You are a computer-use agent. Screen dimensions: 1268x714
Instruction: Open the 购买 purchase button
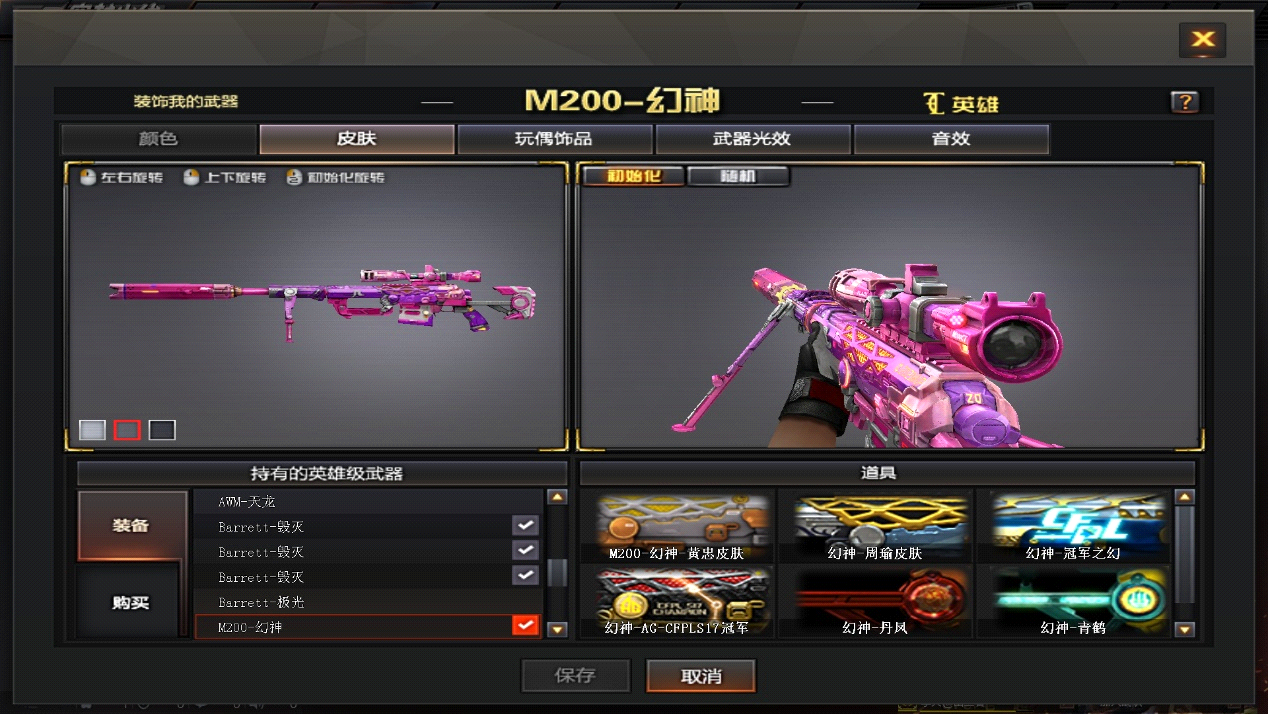click(130, 602)
